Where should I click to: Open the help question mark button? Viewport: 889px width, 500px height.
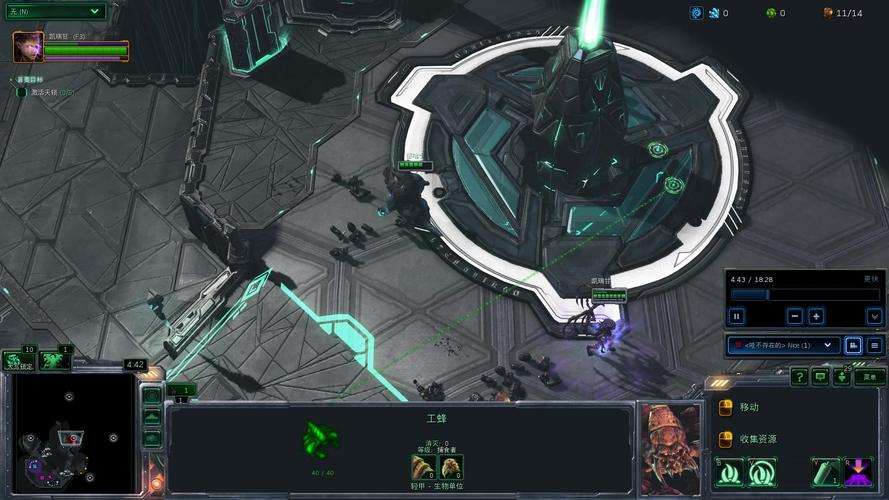click(799, 377)
